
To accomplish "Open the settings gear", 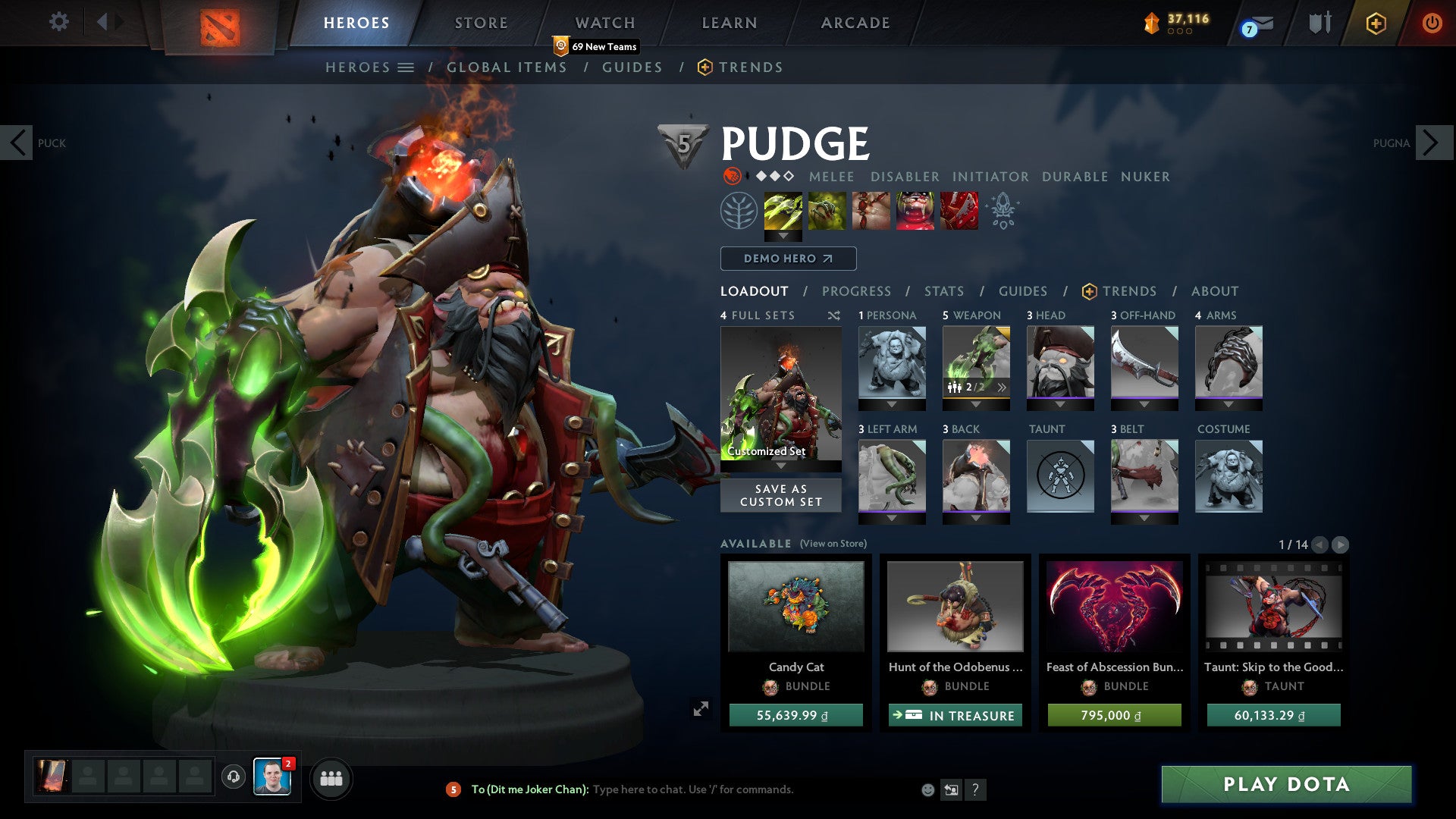I will (x=59, y=22).
